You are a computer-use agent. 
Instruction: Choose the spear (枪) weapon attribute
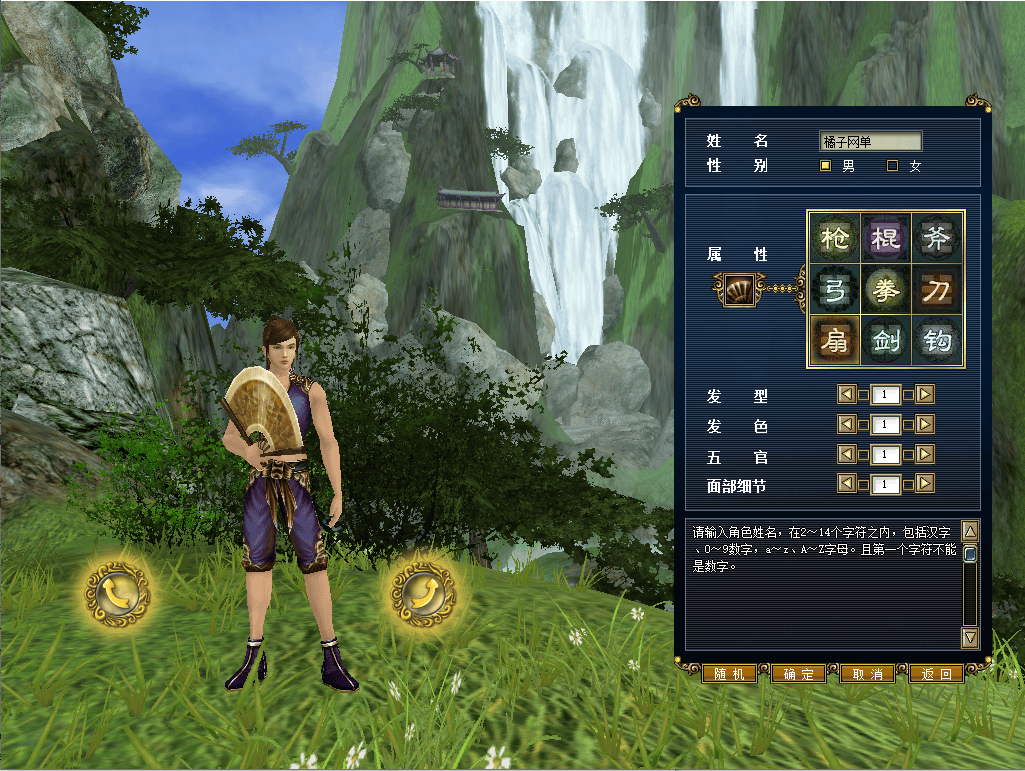(834, 238)
